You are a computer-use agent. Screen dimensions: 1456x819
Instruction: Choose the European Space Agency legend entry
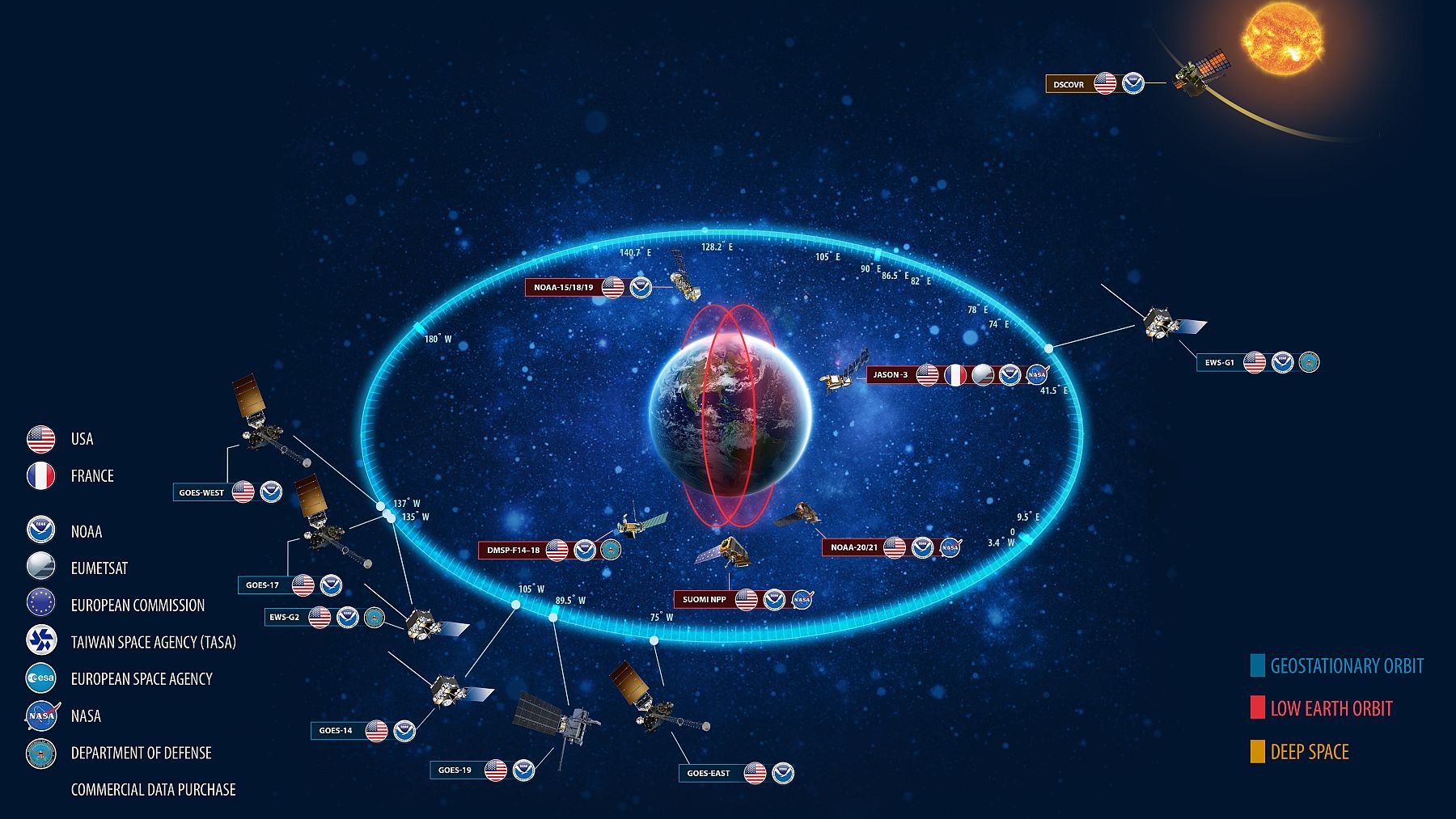click(142, 679)
